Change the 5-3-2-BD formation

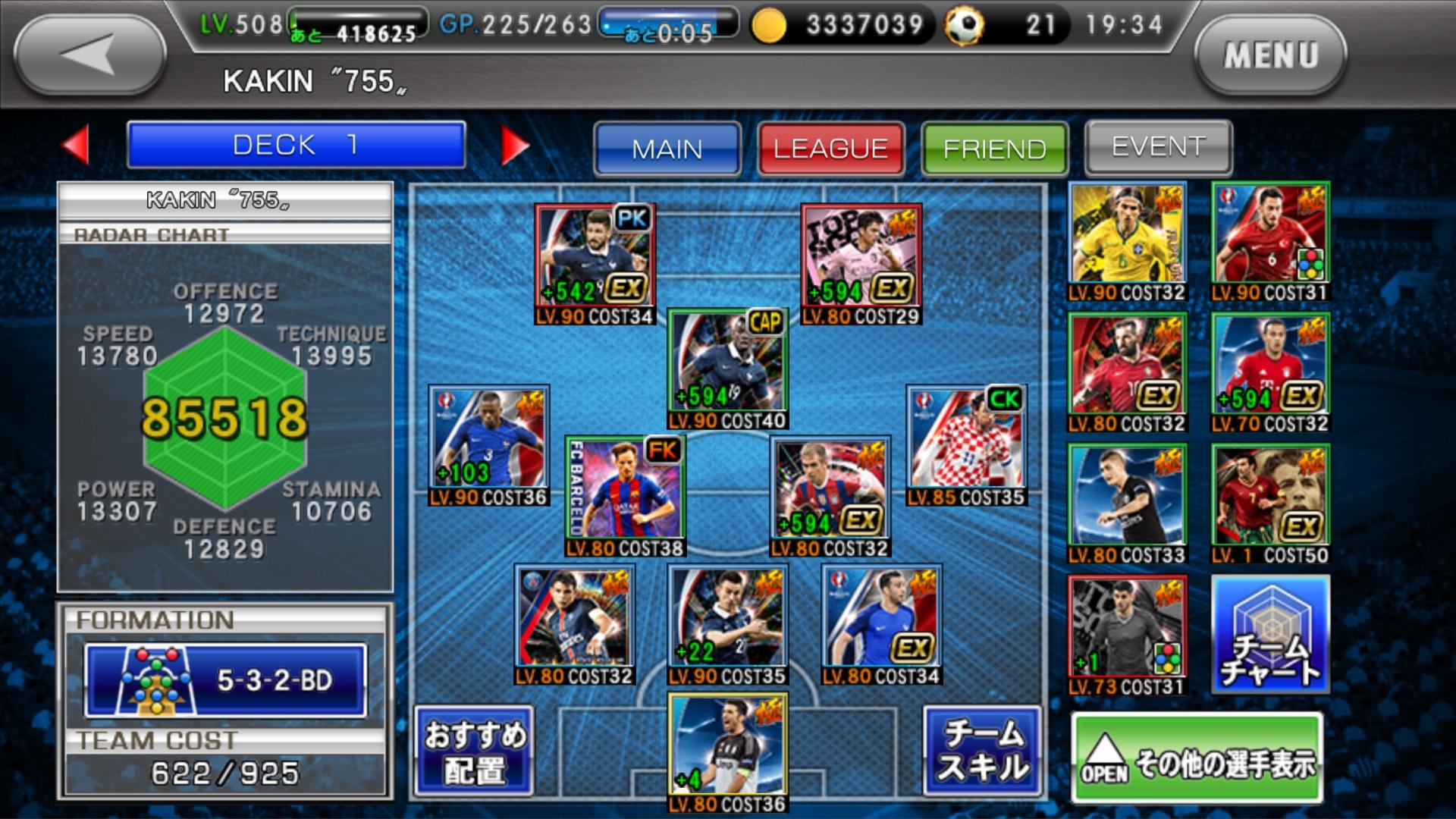(225, 680)
